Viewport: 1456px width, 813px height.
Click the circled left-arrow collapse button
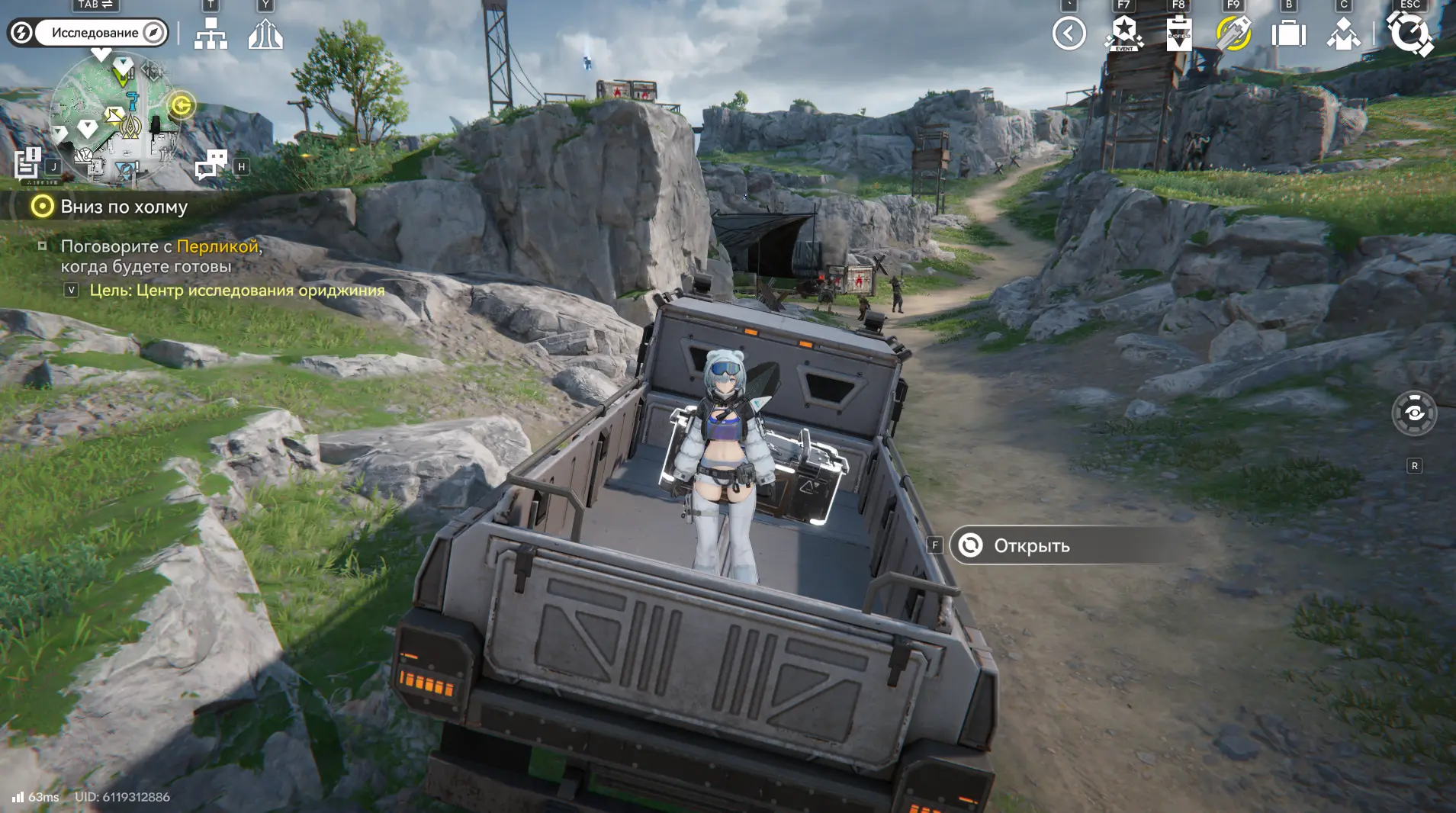tap(1069, 34)
